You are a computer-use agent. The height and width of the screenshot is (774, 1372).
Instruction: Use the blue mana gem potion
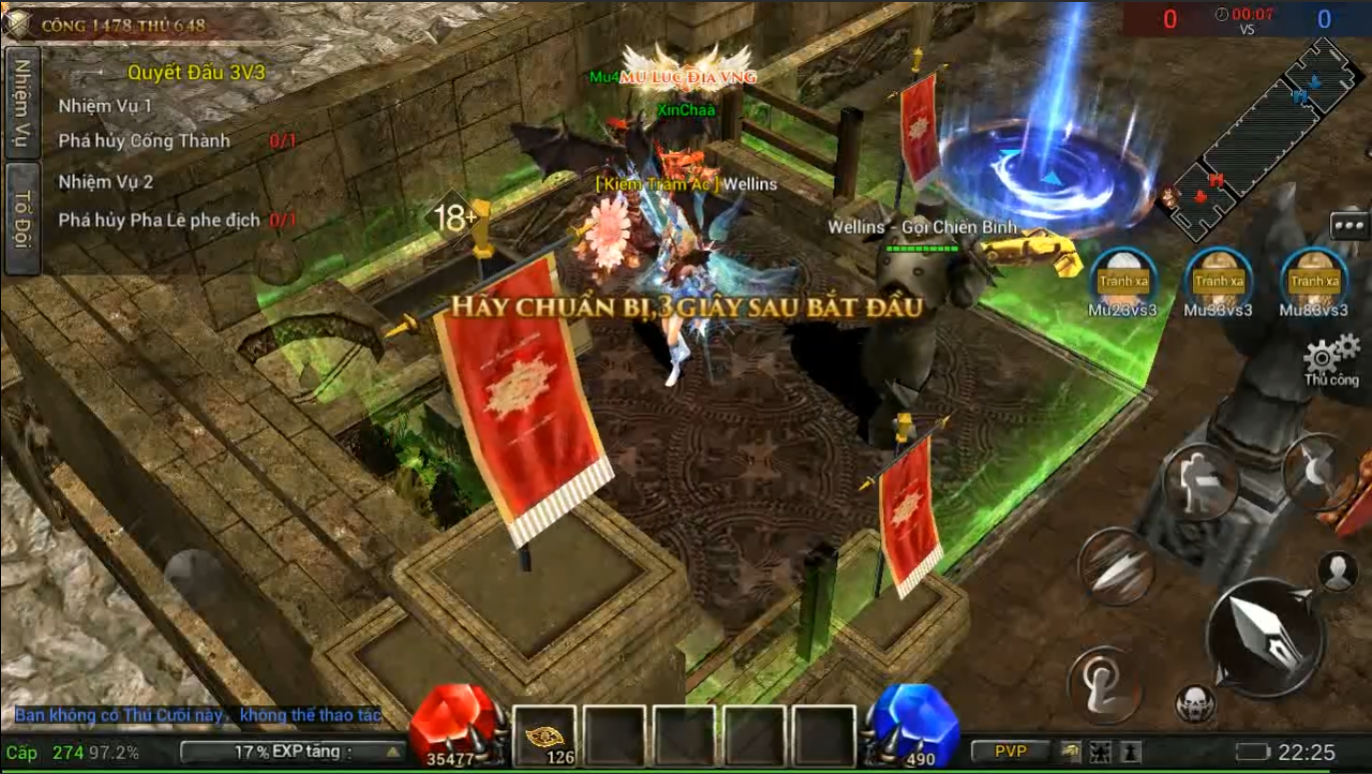coord(913,723)
